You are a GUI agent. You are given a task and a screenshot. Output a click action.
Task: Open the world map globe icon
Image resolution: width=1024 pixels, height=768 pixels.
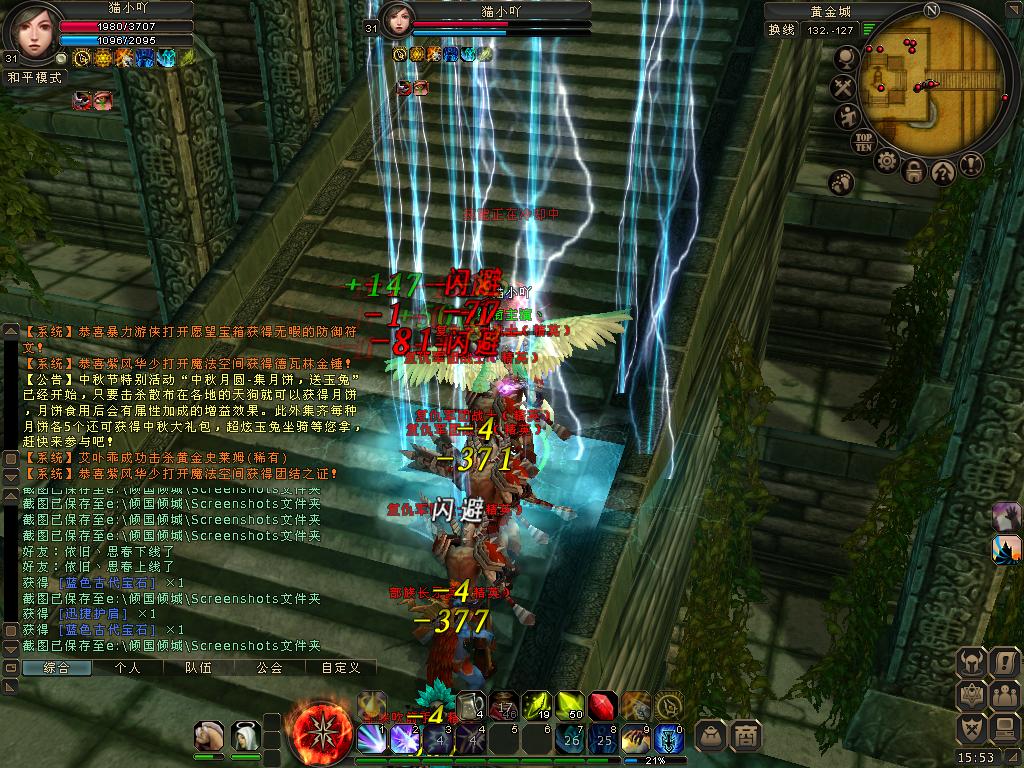click(x=845, y=60)
